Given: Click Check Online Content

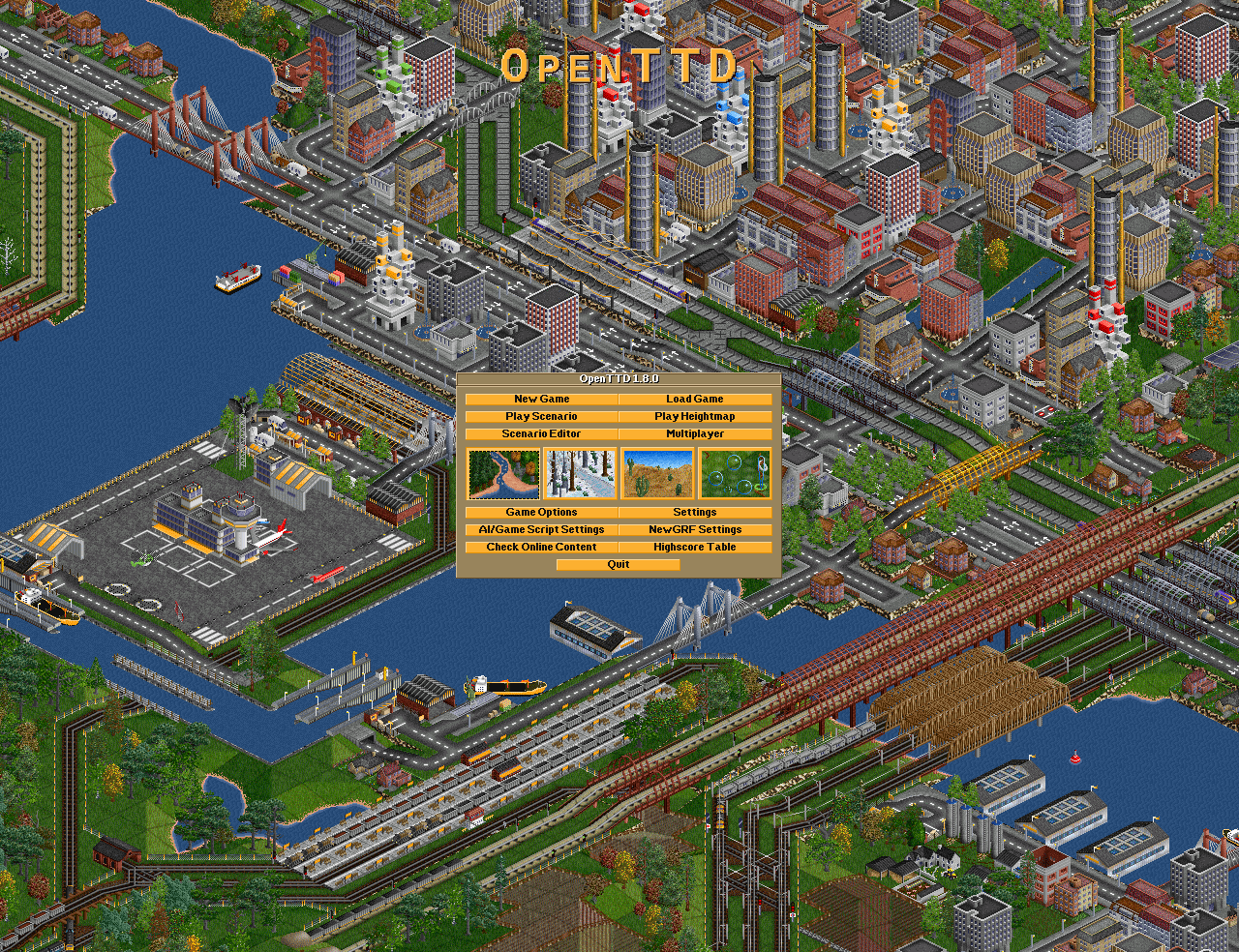Looking at the screenshot, I should coord(541,547).
